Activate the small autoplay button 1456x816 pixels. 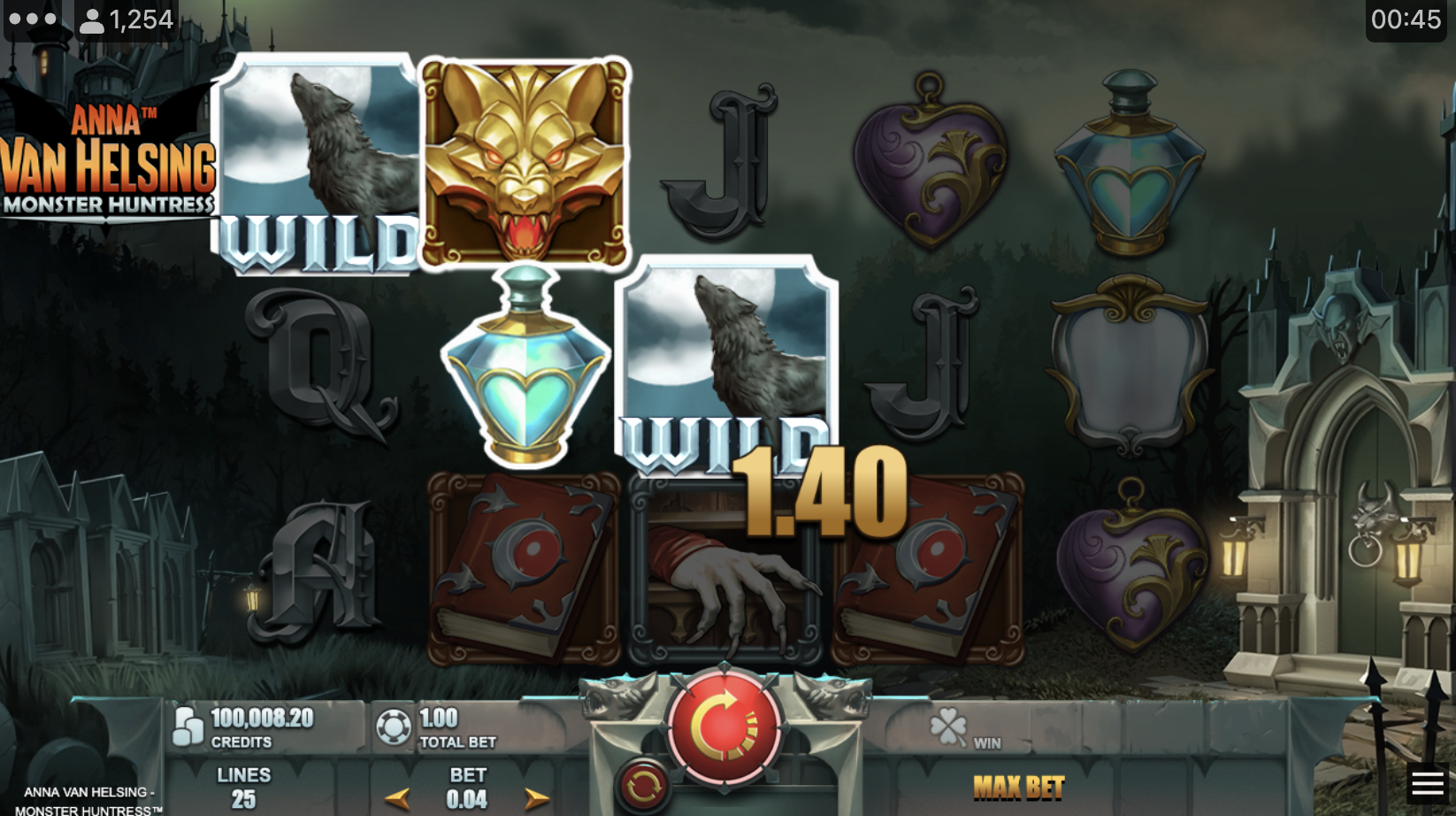pos(642,784)
